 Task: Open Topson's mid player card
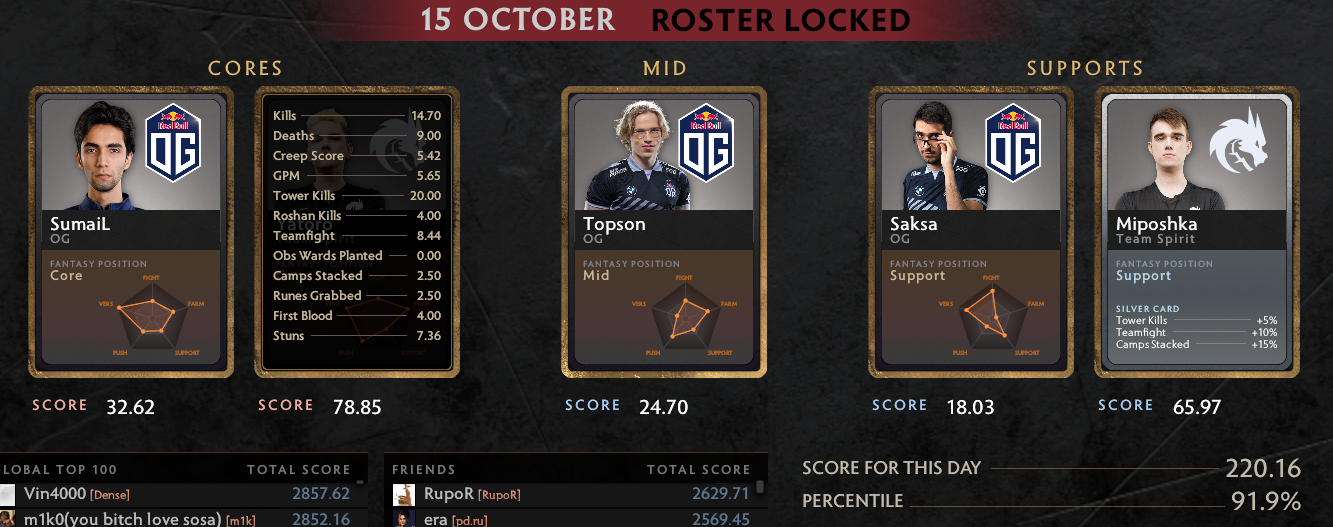pyautogui.click(x=664, y=231)
